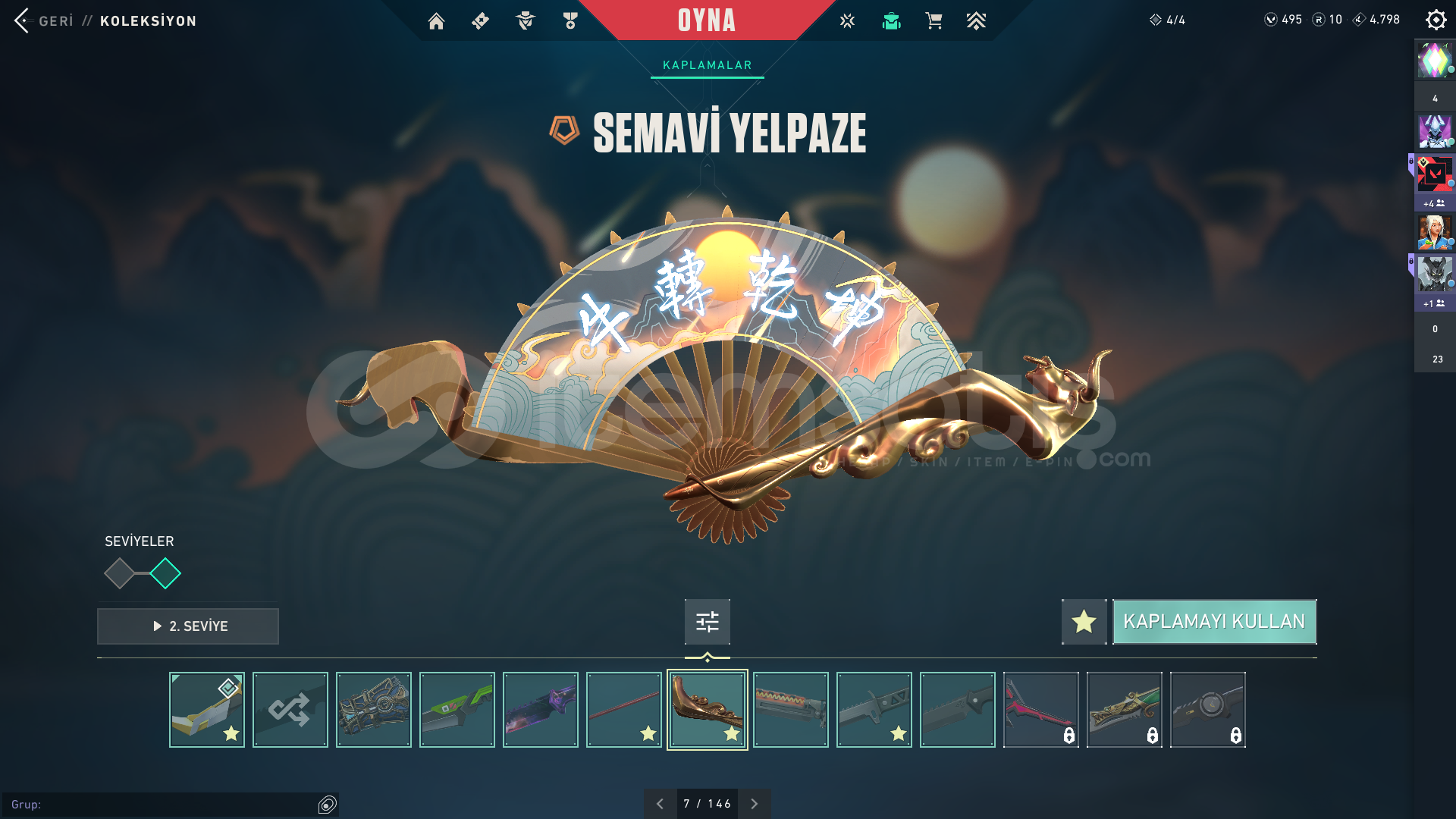
Task: Choose the locked pink melee skin
Action: (x=1040, y=710)
